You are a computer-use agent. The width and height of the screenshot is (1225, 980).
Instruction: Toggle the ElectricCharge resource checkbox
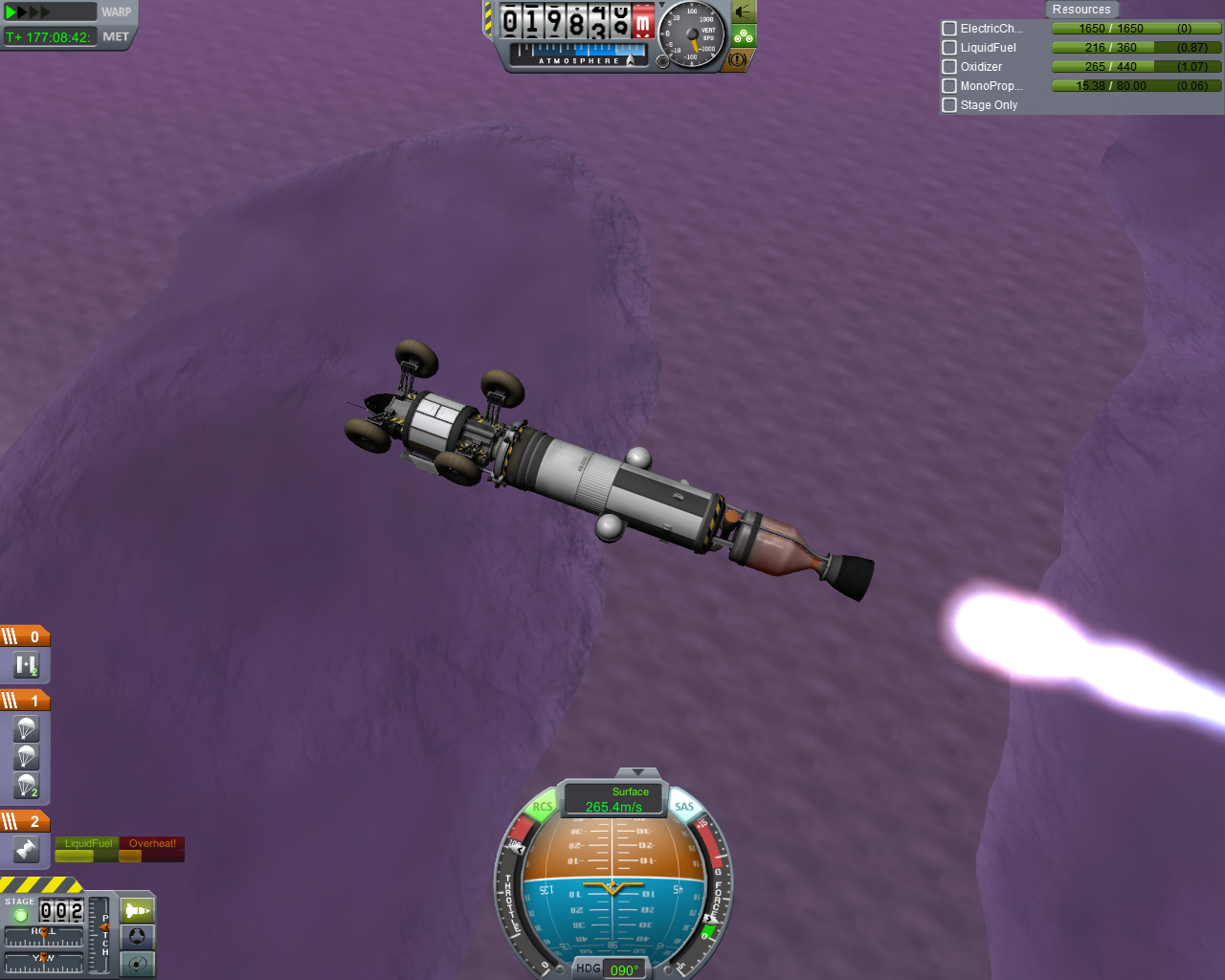point(949,29)
